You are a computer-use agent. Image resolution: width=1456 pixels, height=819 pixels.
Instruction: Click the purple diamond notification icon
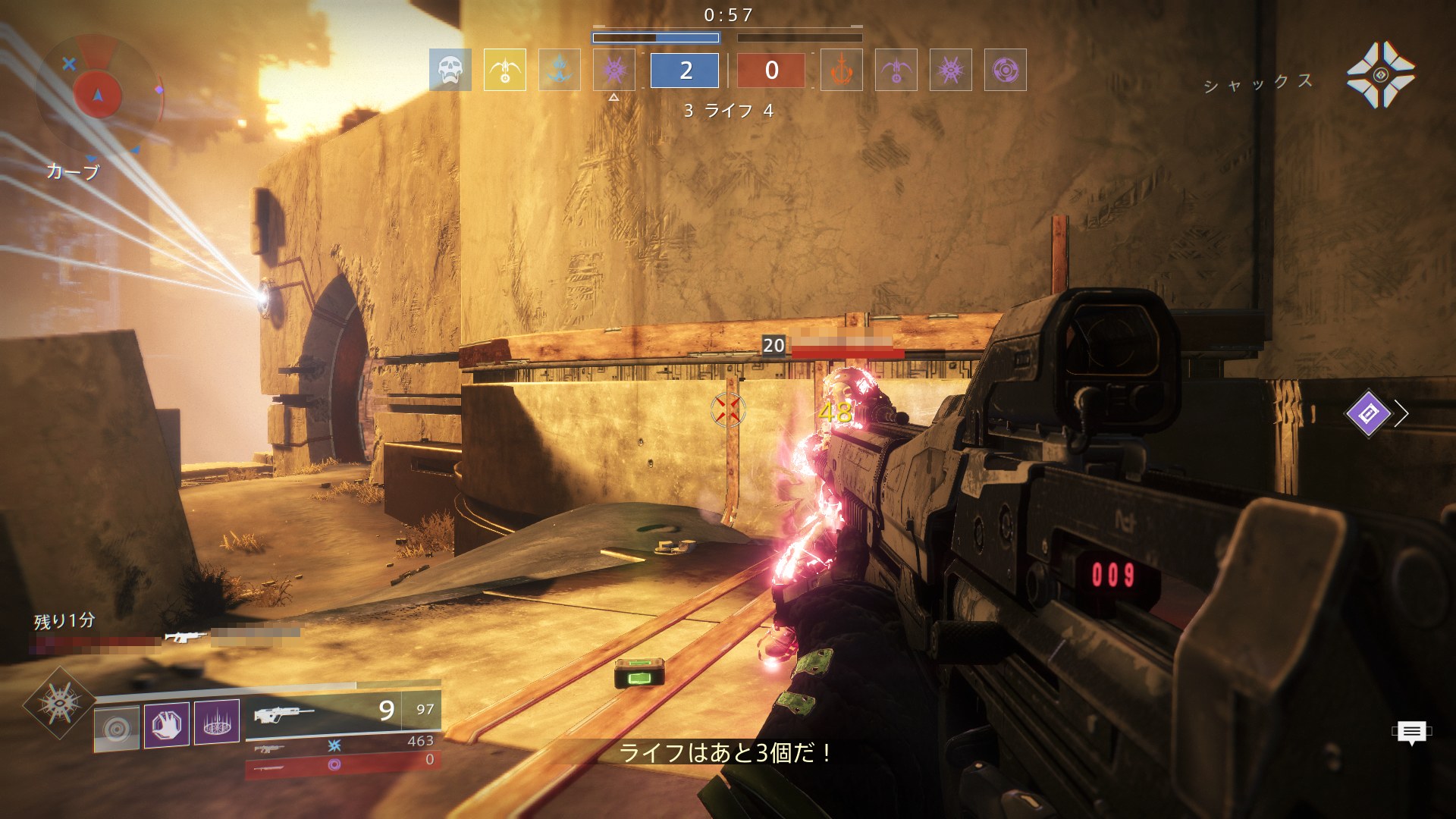coord(1367,414)
